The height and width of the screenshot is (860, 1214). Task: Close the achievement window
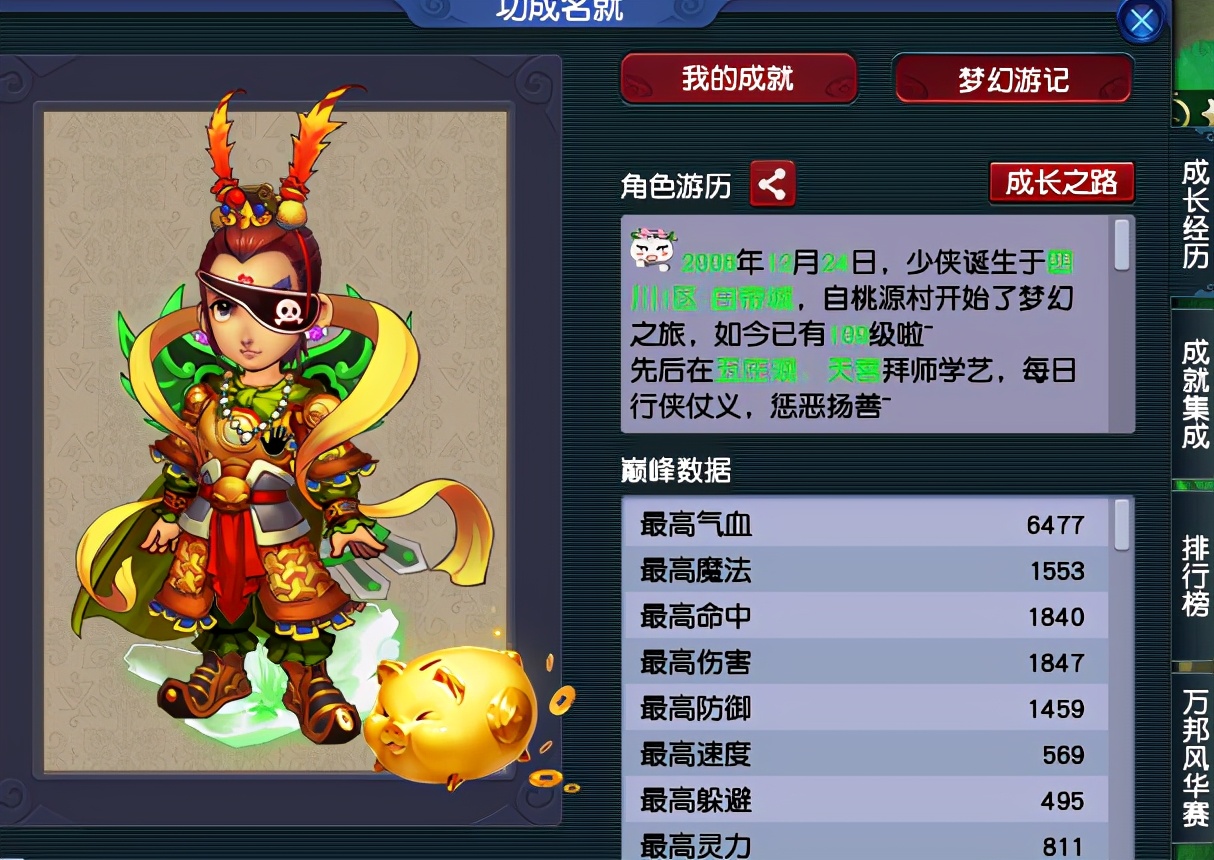point(1141,21)
